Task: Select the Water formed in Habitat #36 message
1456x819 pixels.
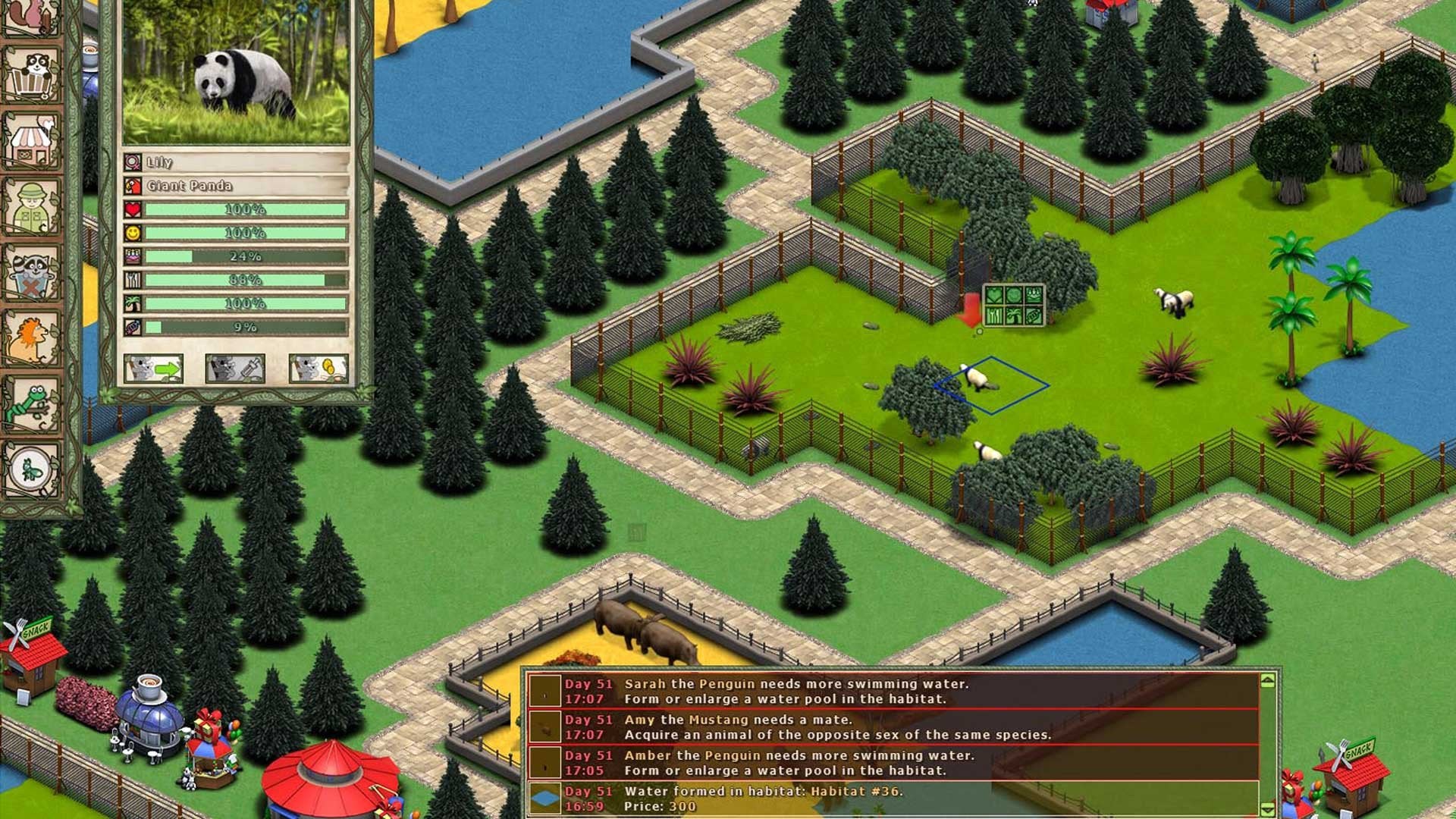Action: click(893, 798)
